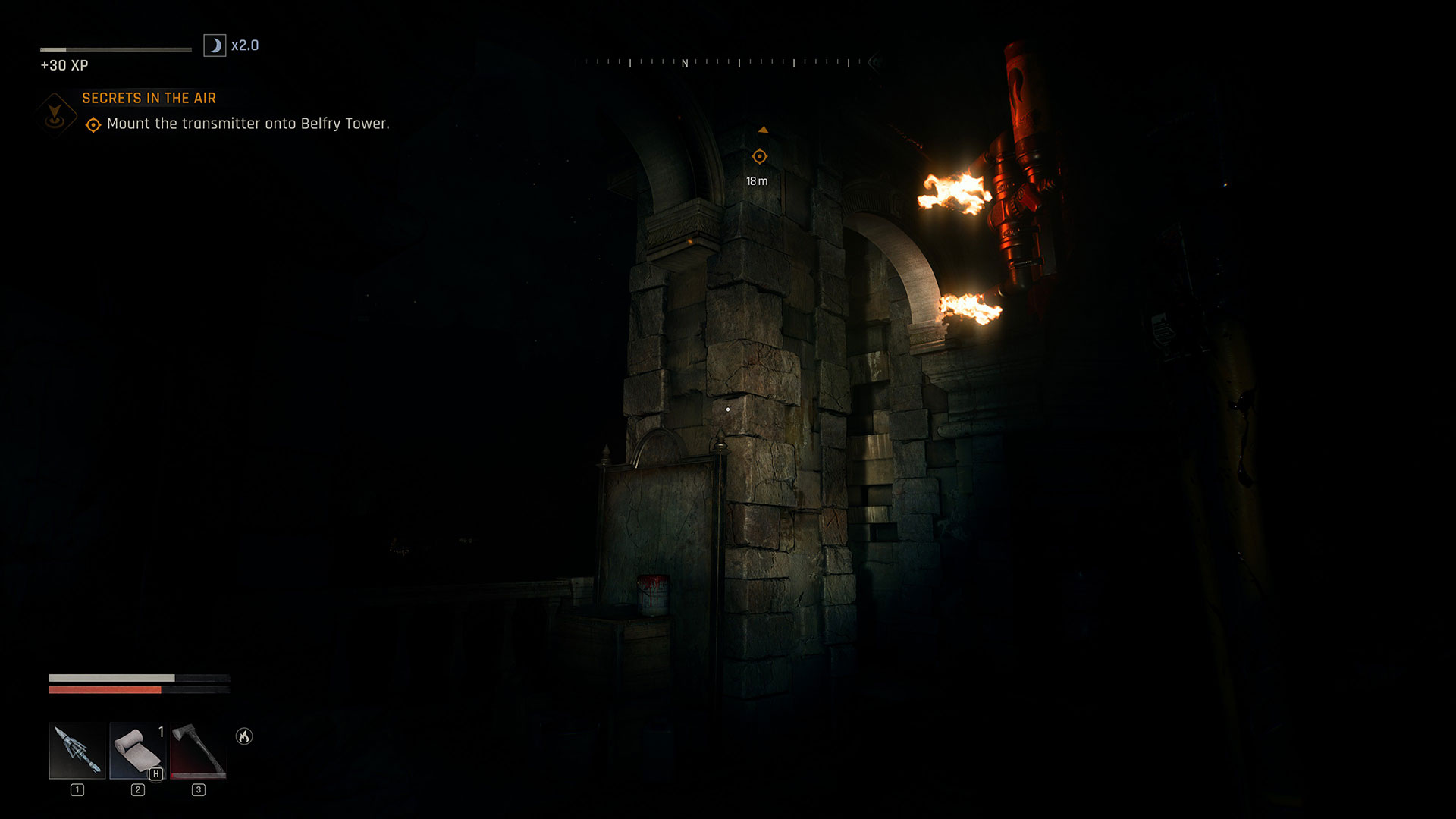Select the axe weapon slot
Screen dimensions: 1456x819
(198, 751)
